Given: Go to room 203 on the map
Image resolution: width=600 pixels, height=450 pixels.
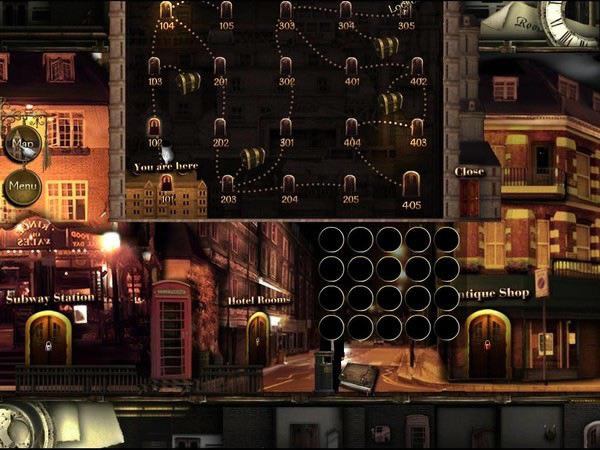Looking at the screenshot, I should click(x=228, y=185).
